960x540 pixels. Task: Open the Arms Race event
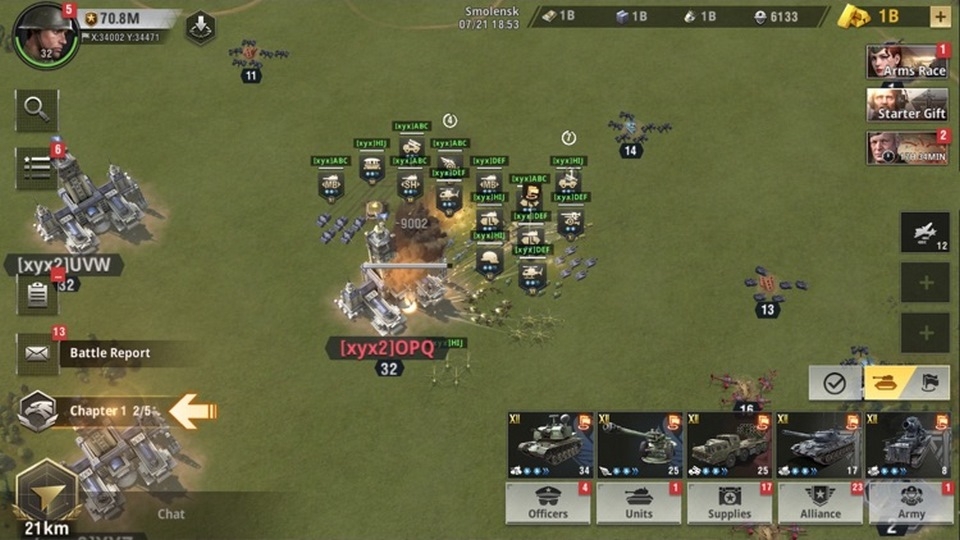tap(907, 62)
